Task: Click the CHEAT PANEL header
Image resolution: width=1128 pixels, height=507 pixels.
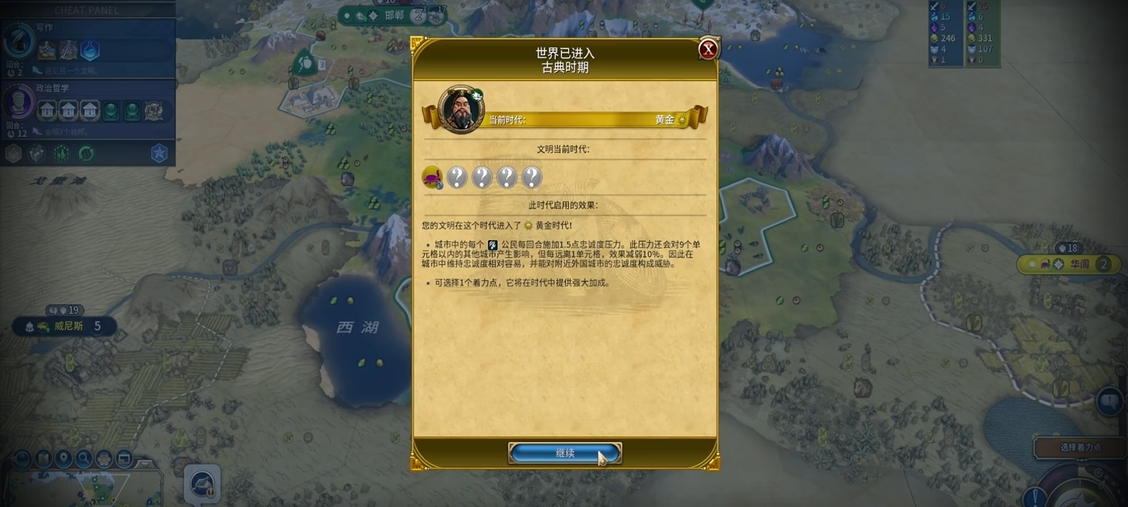Action: [x=88, y=9]
